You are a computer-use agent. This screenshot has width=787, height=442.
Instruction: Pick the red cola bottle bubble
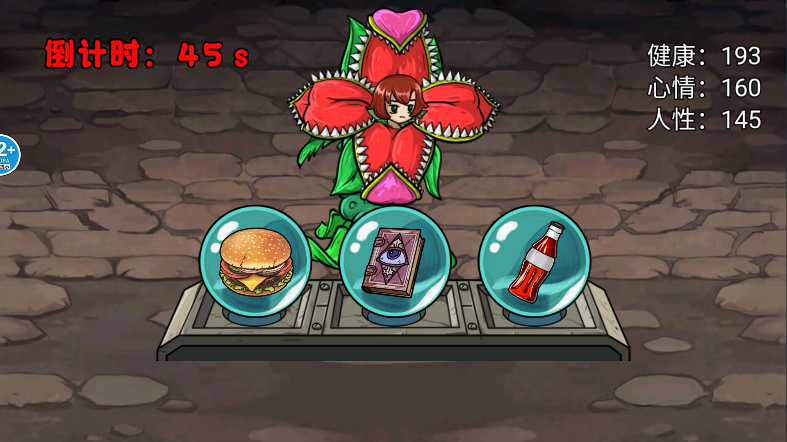533,260
